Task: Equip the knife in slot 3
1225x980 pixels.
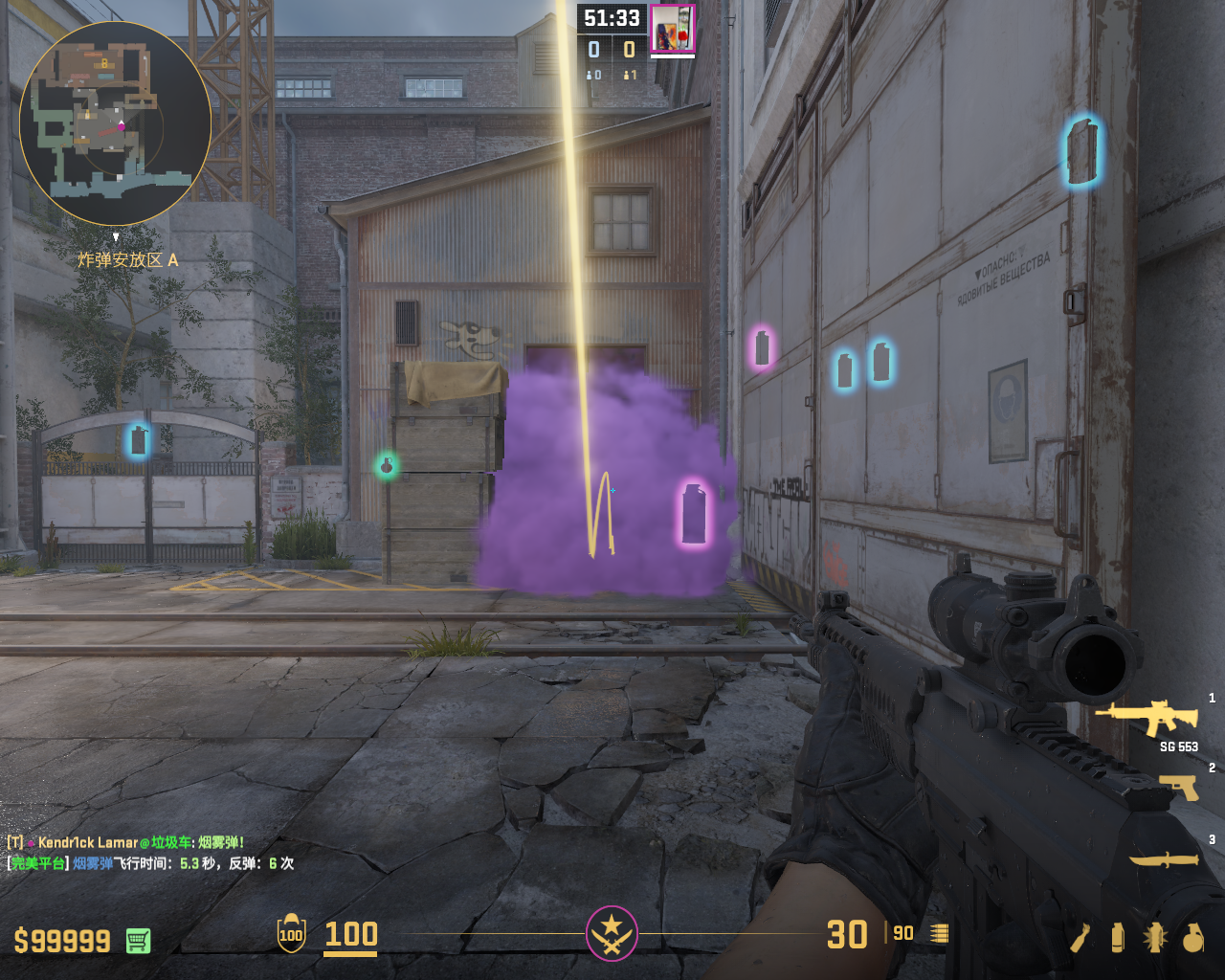Action: [1165, 859]
